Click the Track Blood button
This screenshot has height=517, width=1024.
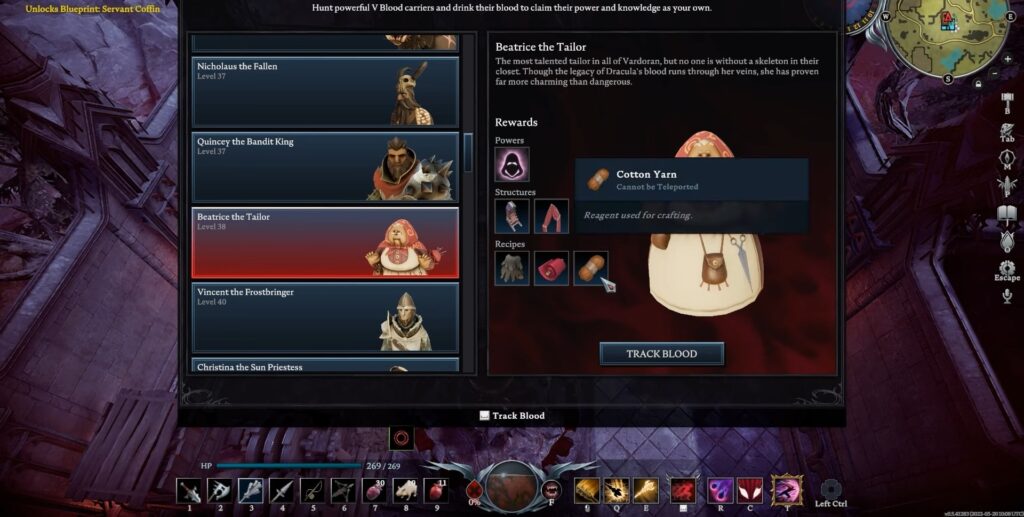coord(661,353)
